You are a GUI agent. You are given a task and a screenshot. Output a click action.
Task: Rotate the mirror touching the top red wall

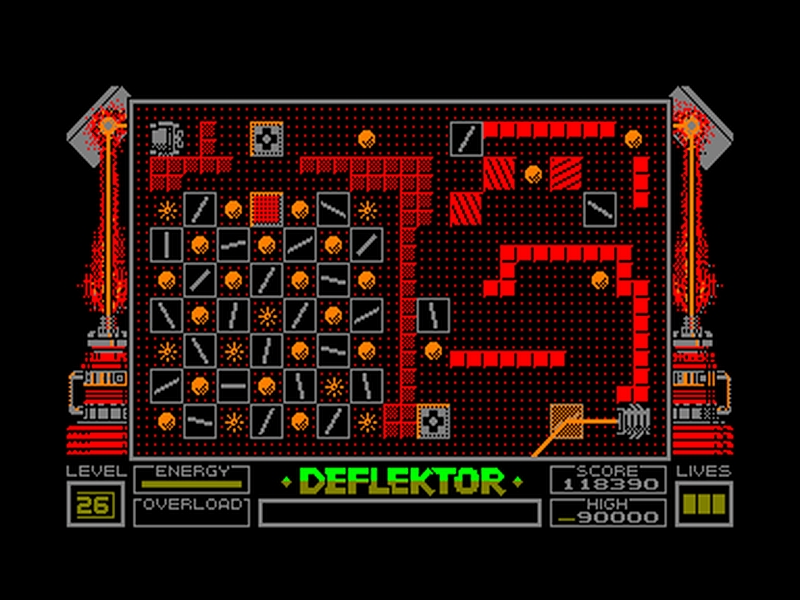[x=466, y=138]
